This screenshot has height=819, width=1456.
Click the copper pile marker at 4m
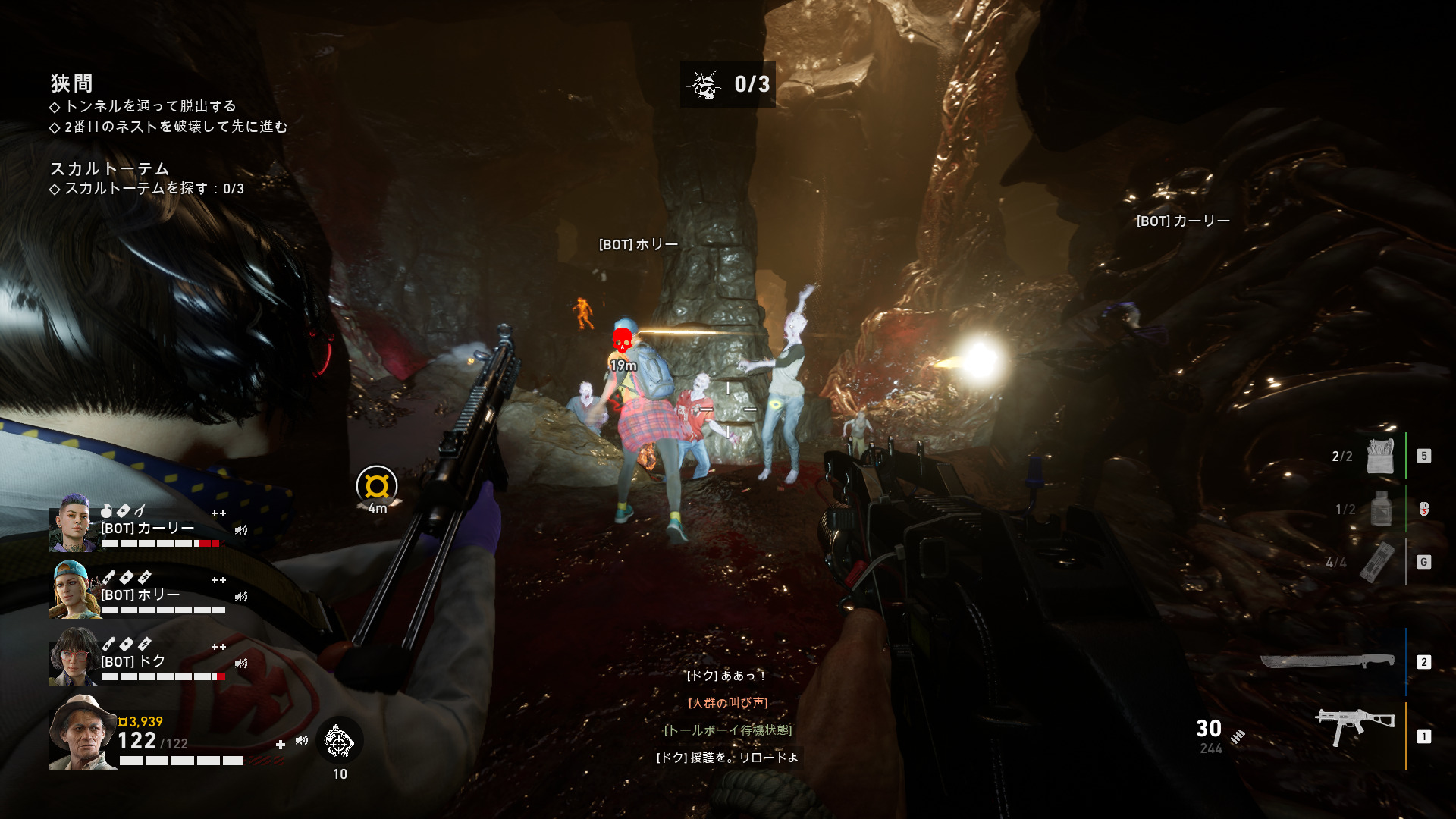click(x=377, y=485)
